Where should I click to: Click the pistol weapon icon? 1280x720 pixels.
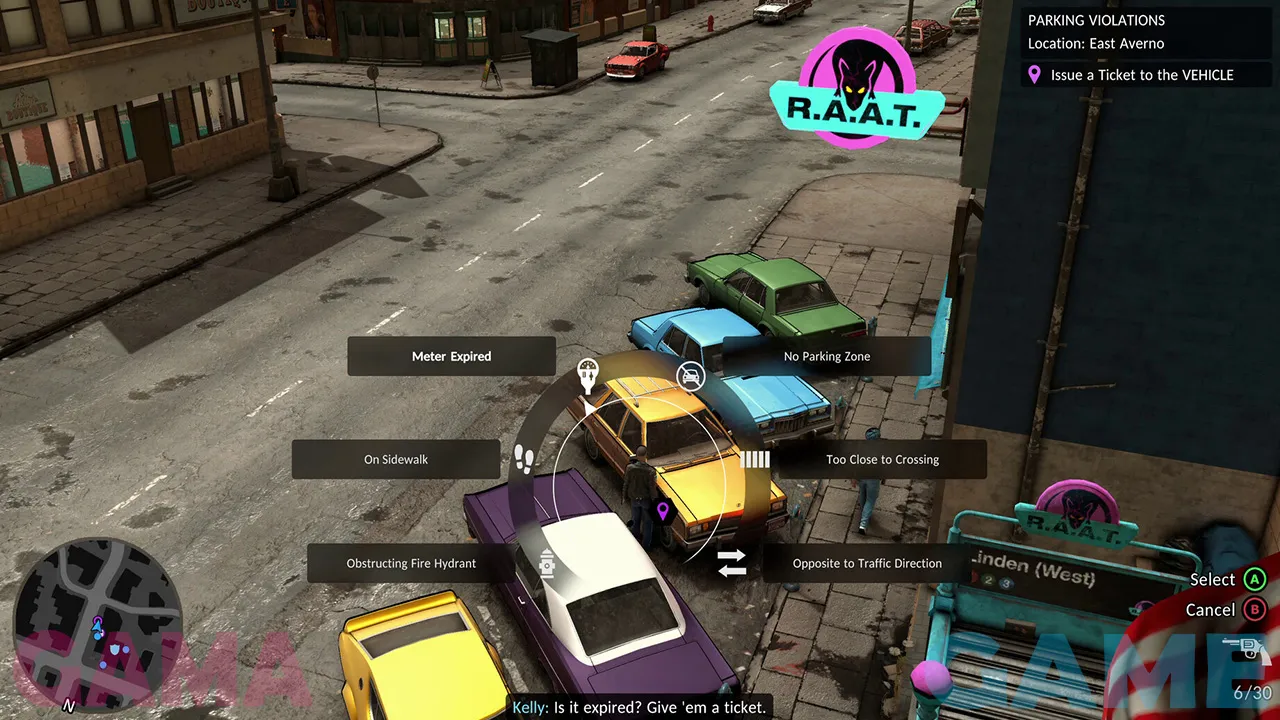point(1246,648)
